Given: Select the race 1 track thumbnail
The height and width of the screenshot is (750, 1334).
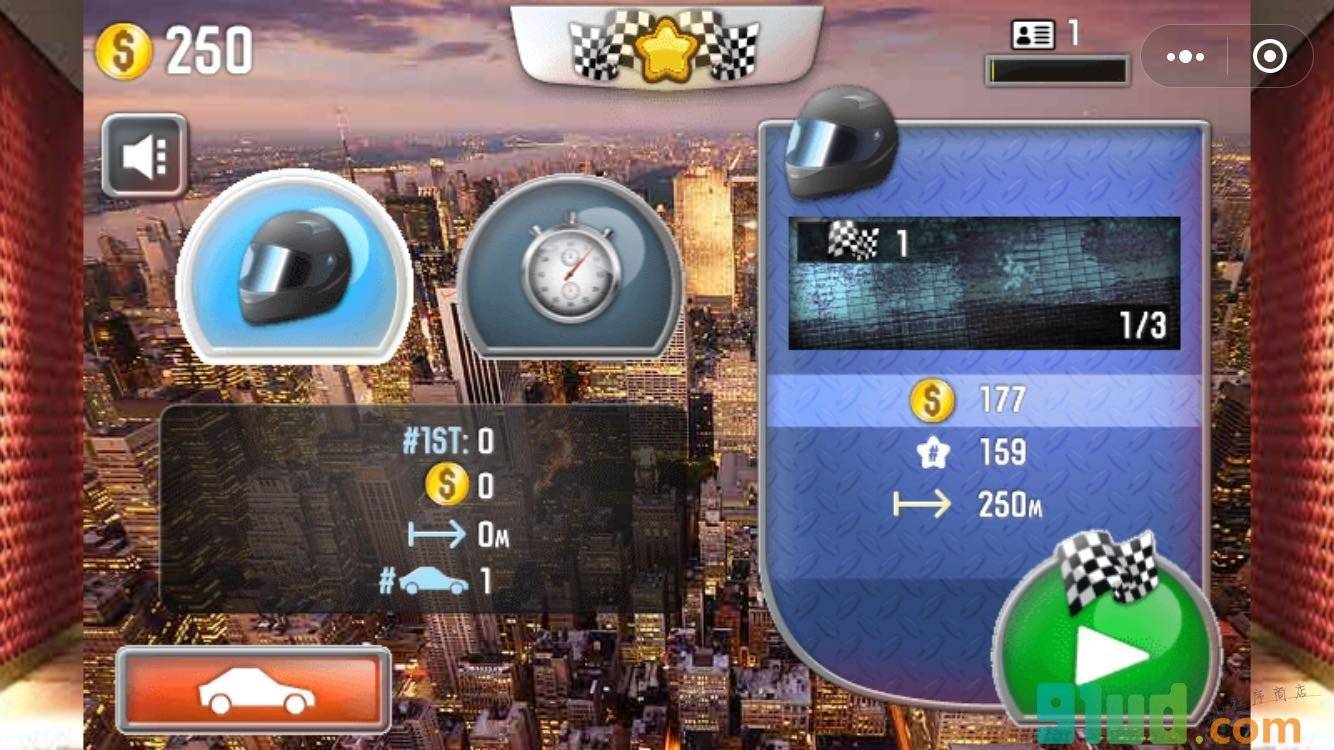Looking at the screenshot, I should click(984, 283).
